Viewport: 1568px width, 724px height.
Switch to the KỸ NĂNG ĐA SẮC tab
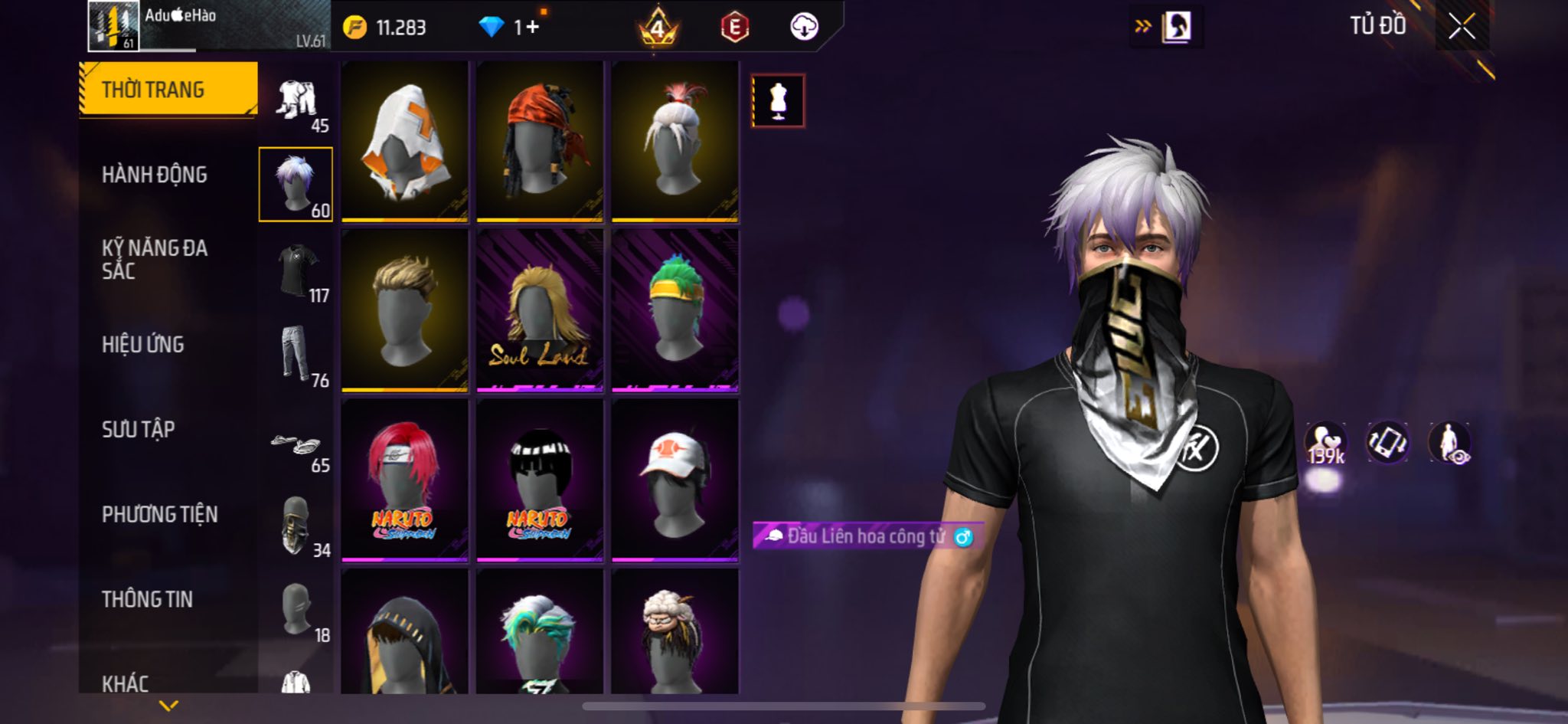(x=154, y=259)
